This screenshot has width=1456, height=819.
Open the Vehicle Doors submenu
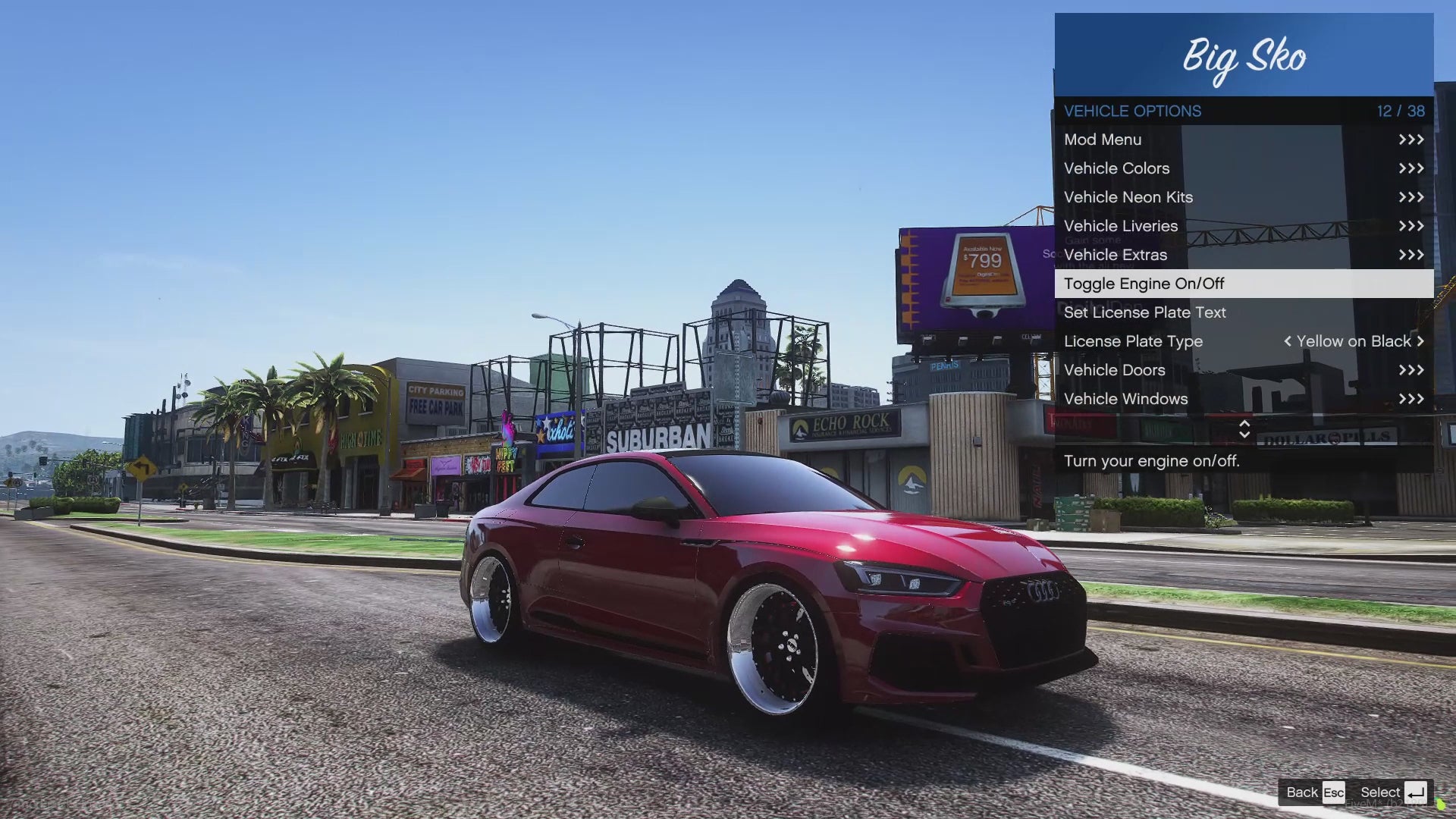tap(1244, 370)
